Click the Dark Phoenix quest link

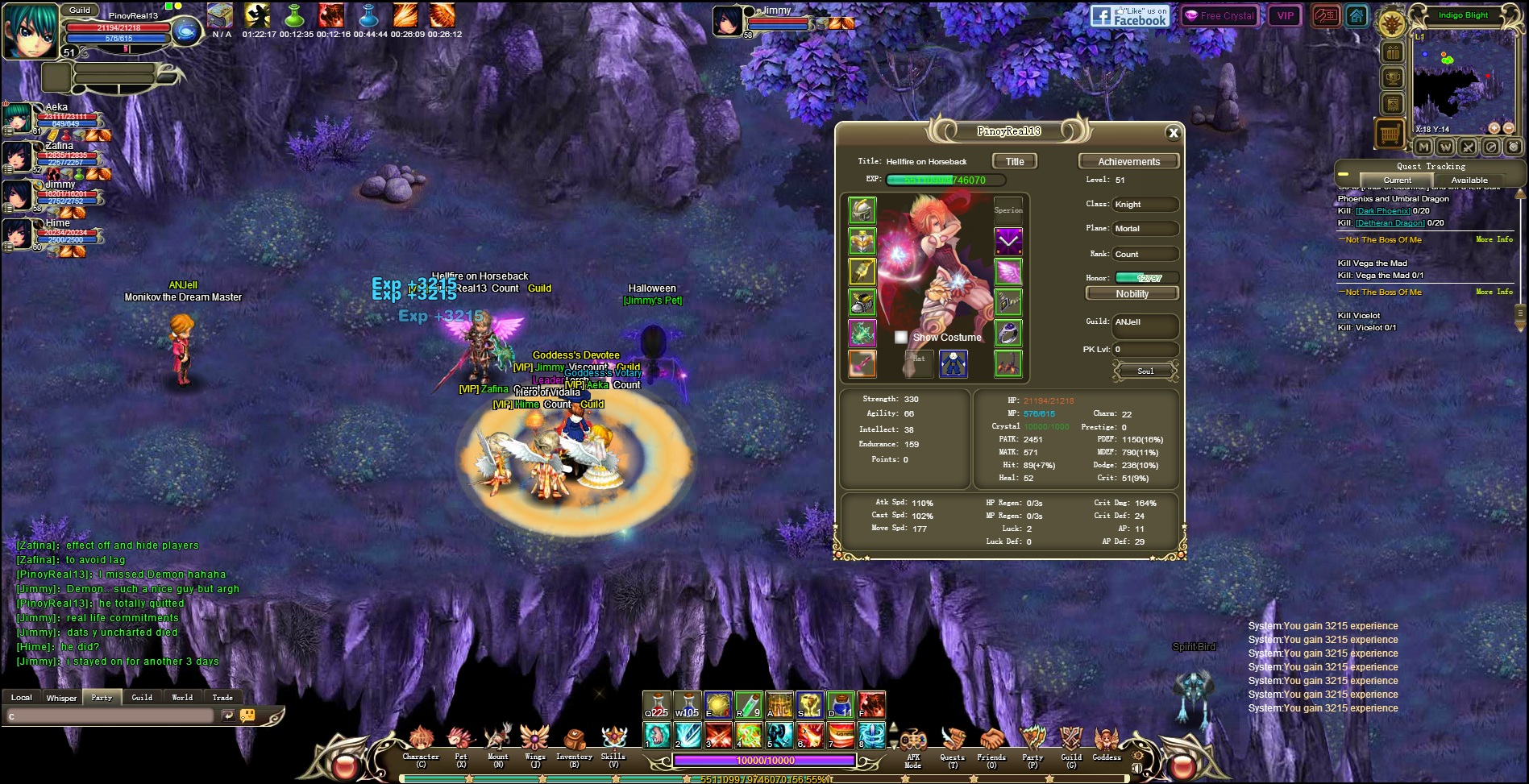(1382, 211)
